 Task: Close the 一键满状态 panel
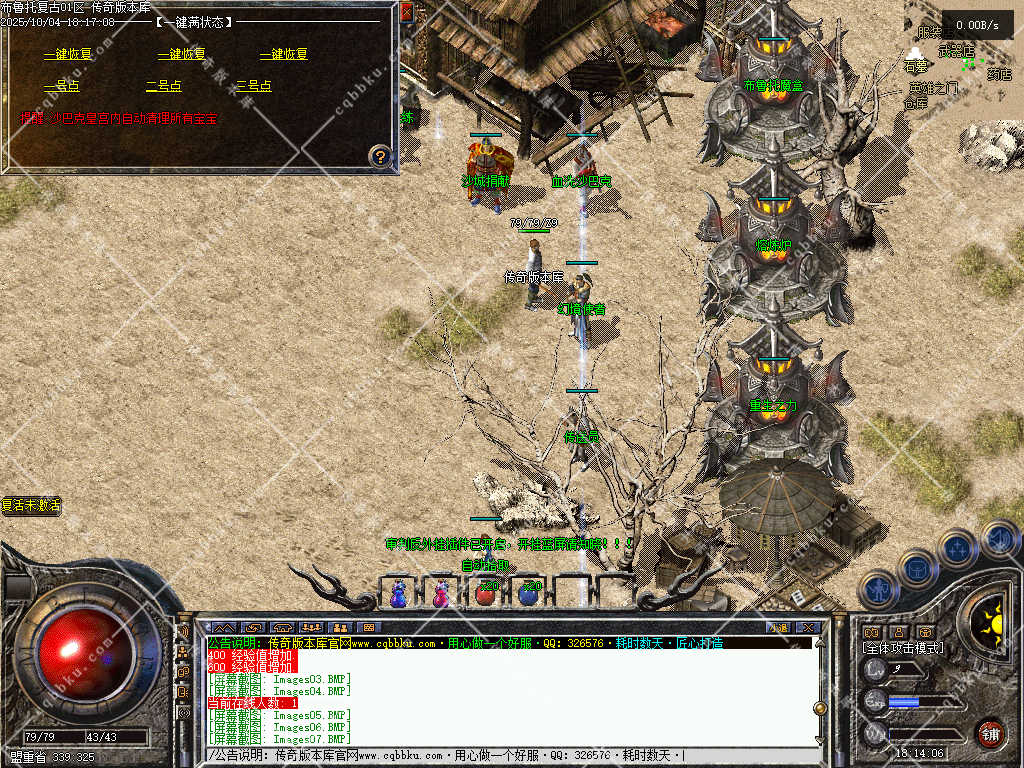pyautogui.click(x=406, y=12)
